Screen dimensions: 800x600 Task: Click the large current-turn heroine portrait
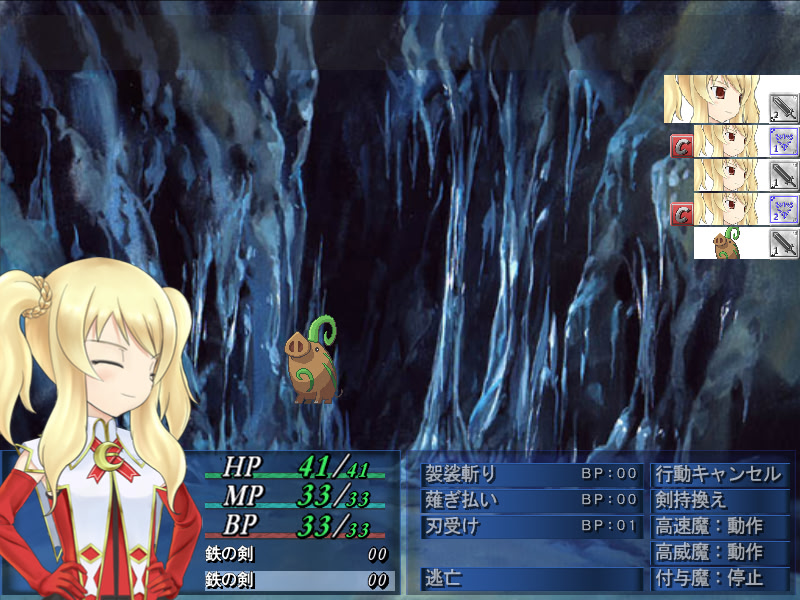[731, 100]
